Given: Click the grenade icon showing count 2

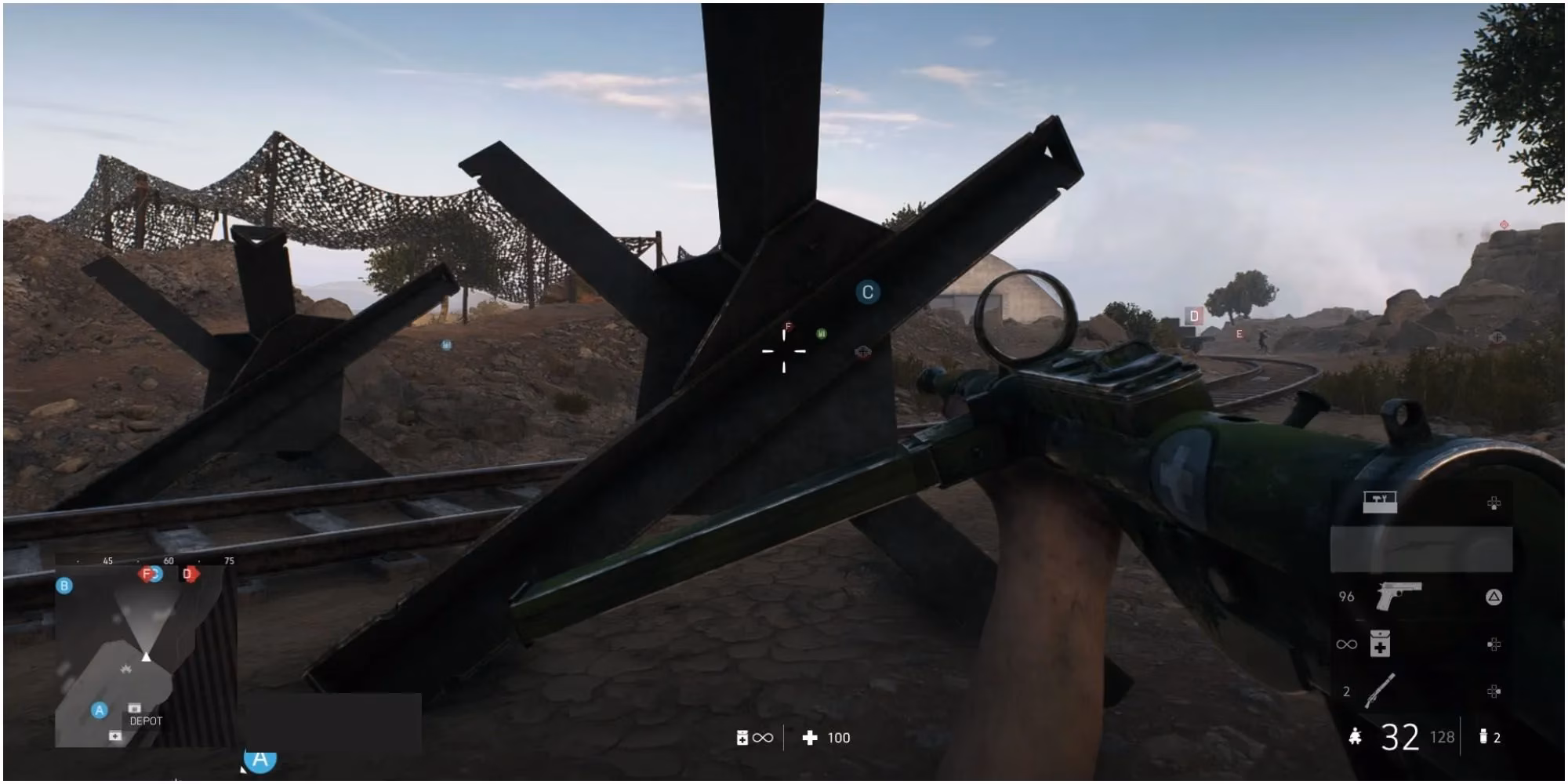Looking at the screenshot, I should click(x=1483, y=737).
